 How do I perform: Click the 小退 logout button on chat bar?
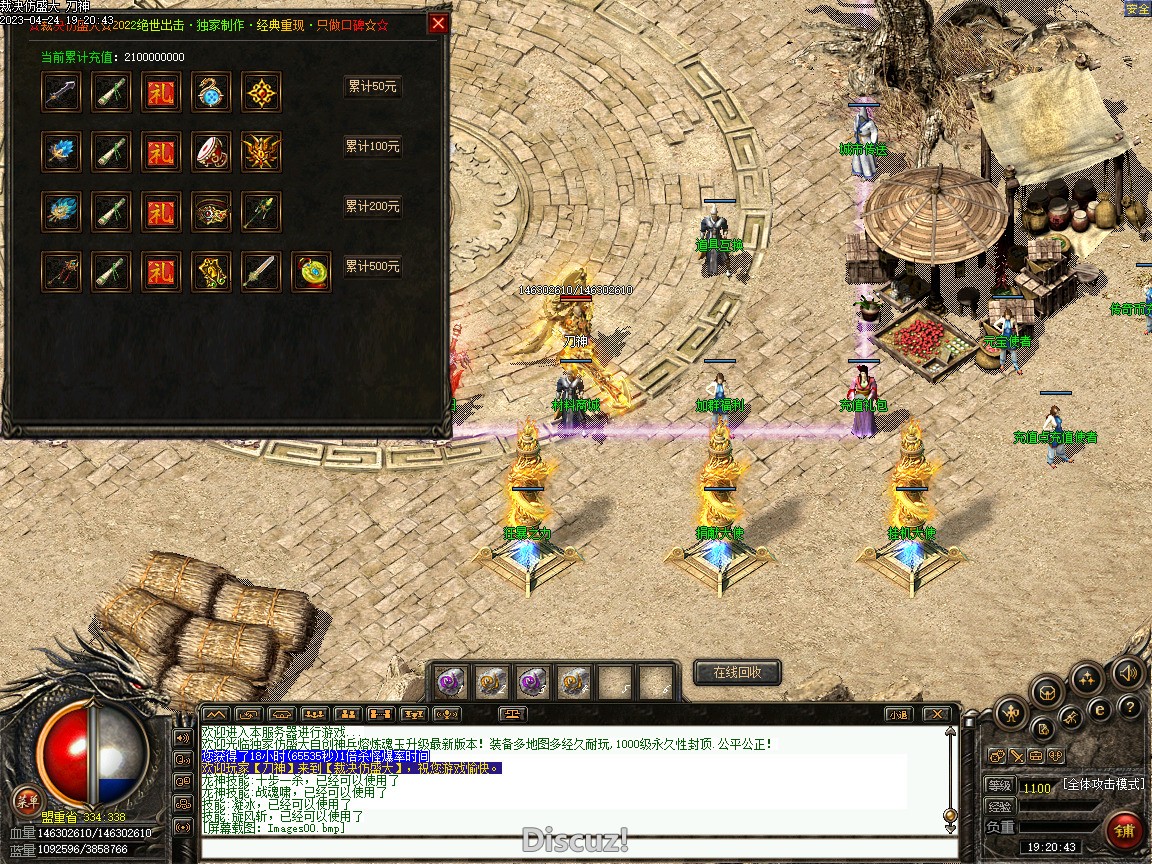(897, 714)
